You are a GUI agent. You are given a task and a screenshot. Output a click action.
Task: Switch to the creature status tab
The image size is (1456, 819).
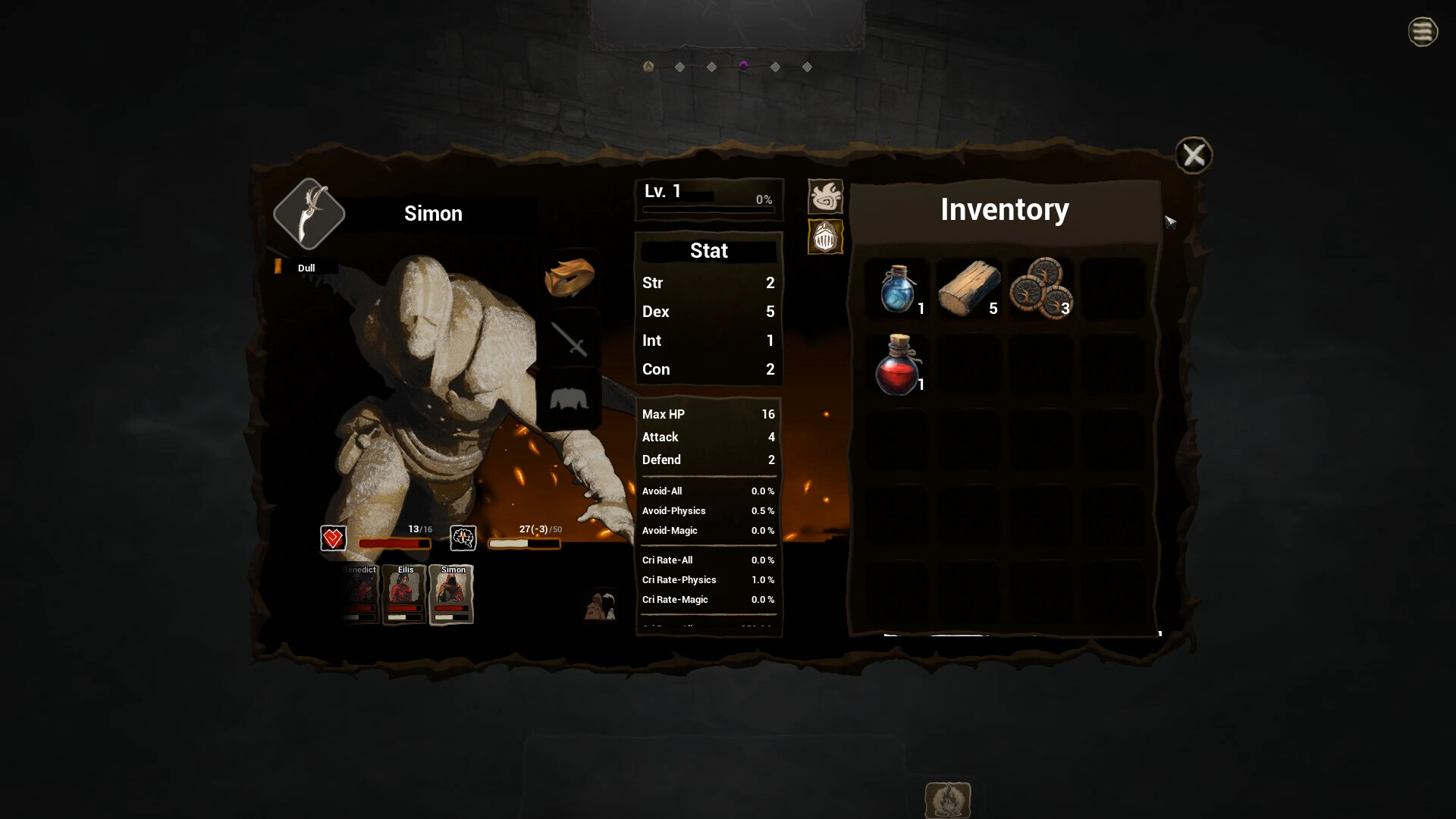pyautogui.click(x=824, y=195)
